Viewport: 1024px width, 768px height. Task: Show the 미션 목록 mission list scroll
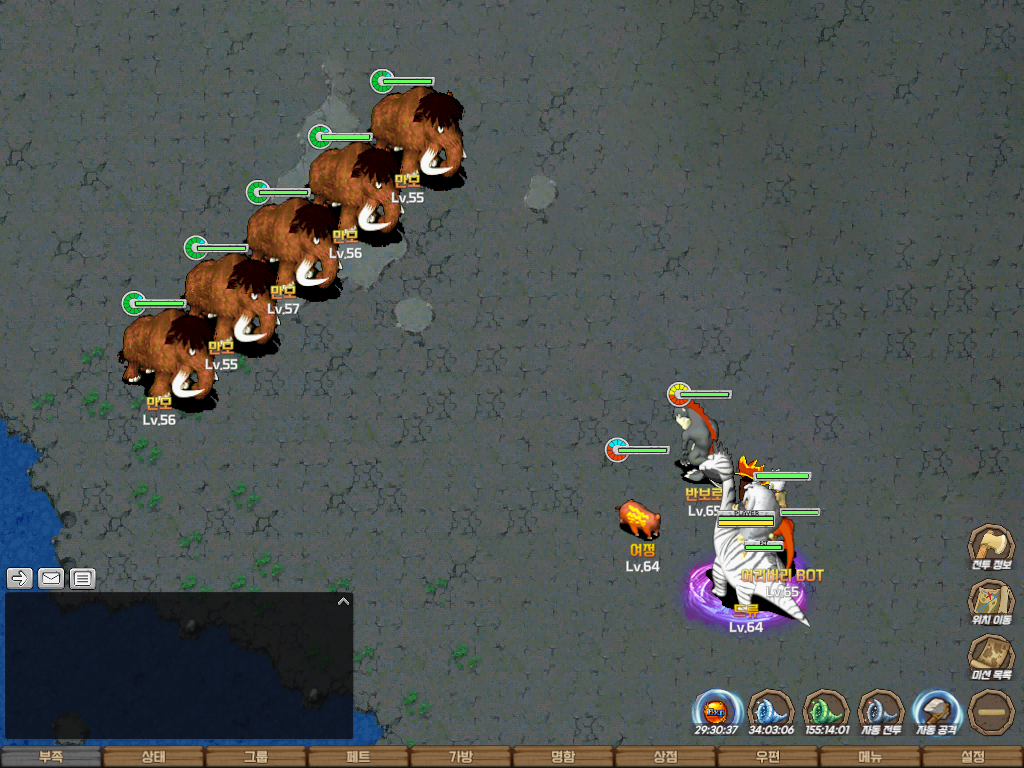[991, 655]
